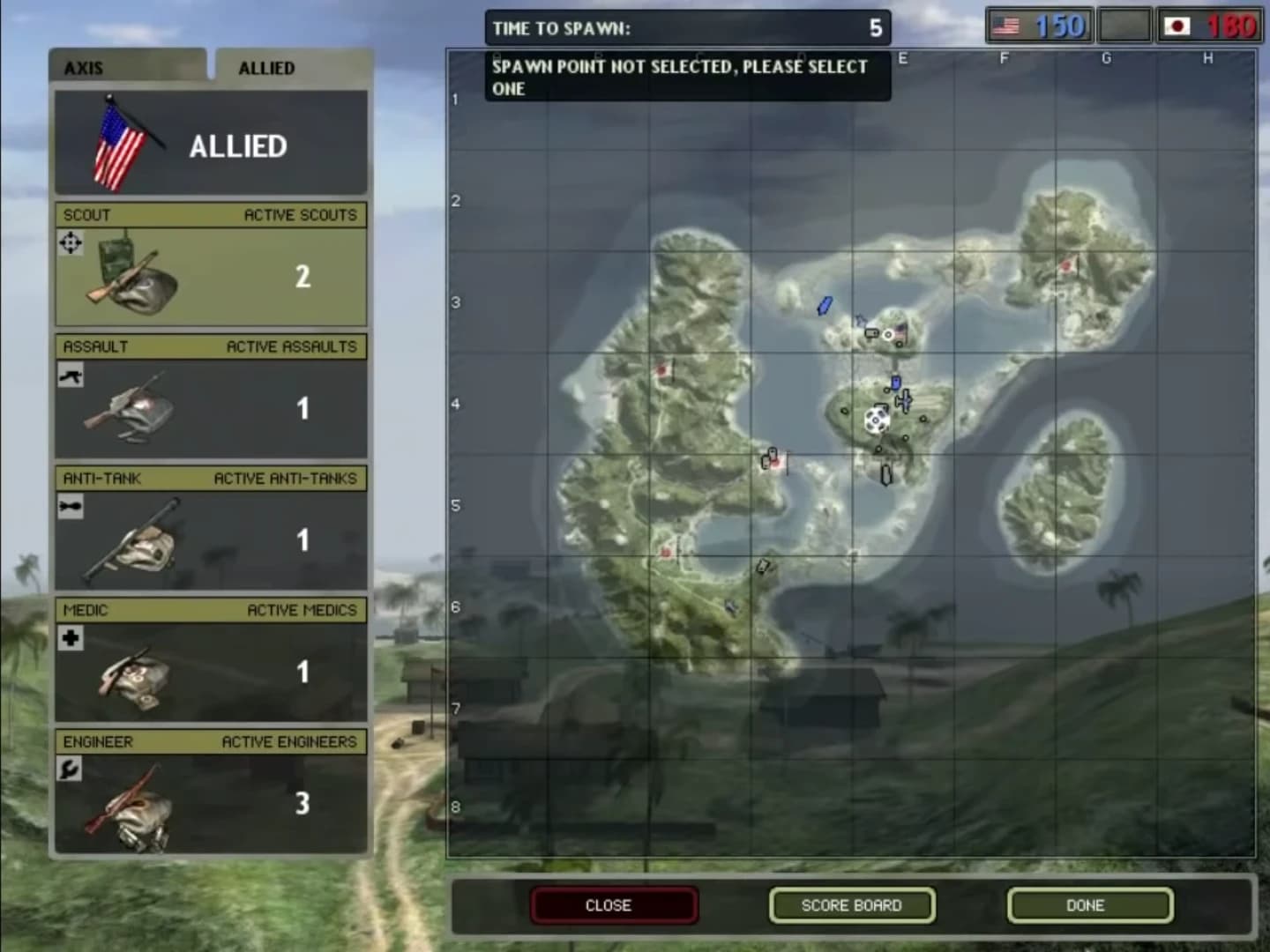The height and width of the screenshot is (952, 1270).
Task: Choose the Engineer wrench icon
Action: coord(71,768)
